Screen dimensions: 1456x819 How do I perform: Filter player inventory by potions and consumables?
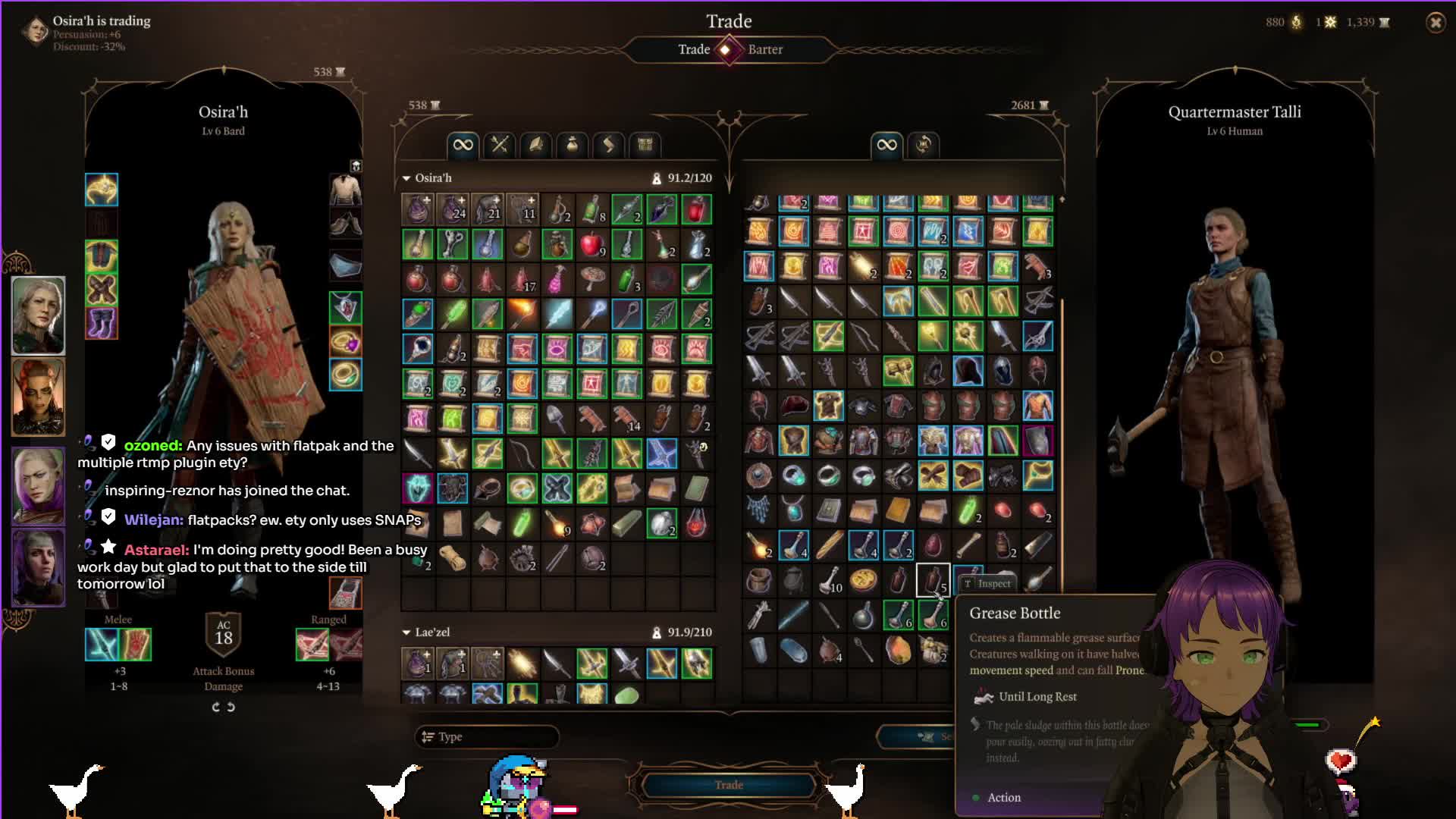(573, 145)
